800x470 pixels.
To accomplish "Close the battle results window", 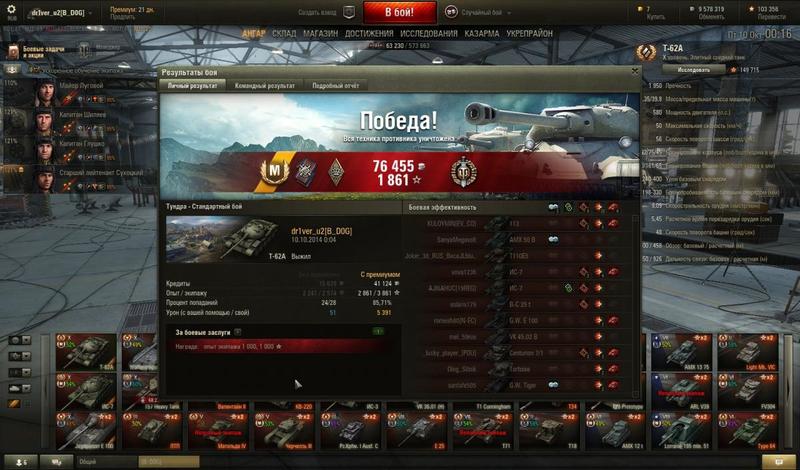I will (633, 73).
